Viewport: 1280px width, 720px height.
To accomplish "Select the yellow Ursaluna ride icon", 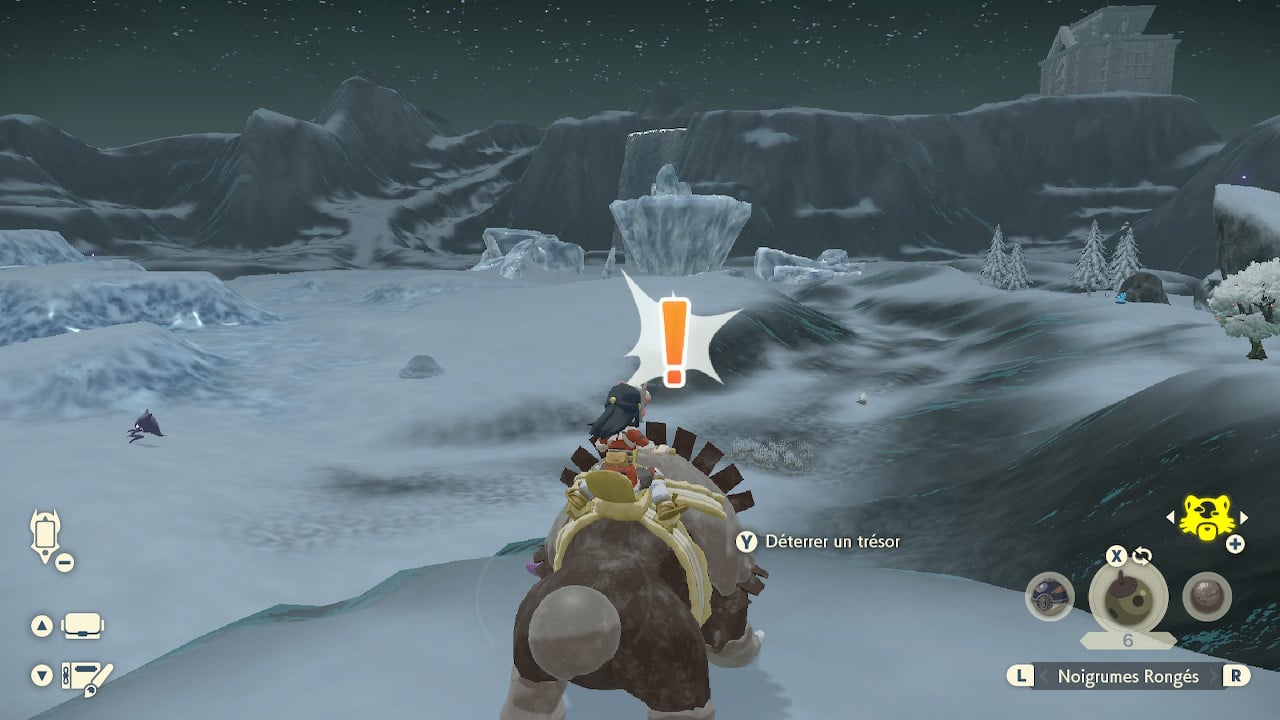I will [x=1204, y=516].
